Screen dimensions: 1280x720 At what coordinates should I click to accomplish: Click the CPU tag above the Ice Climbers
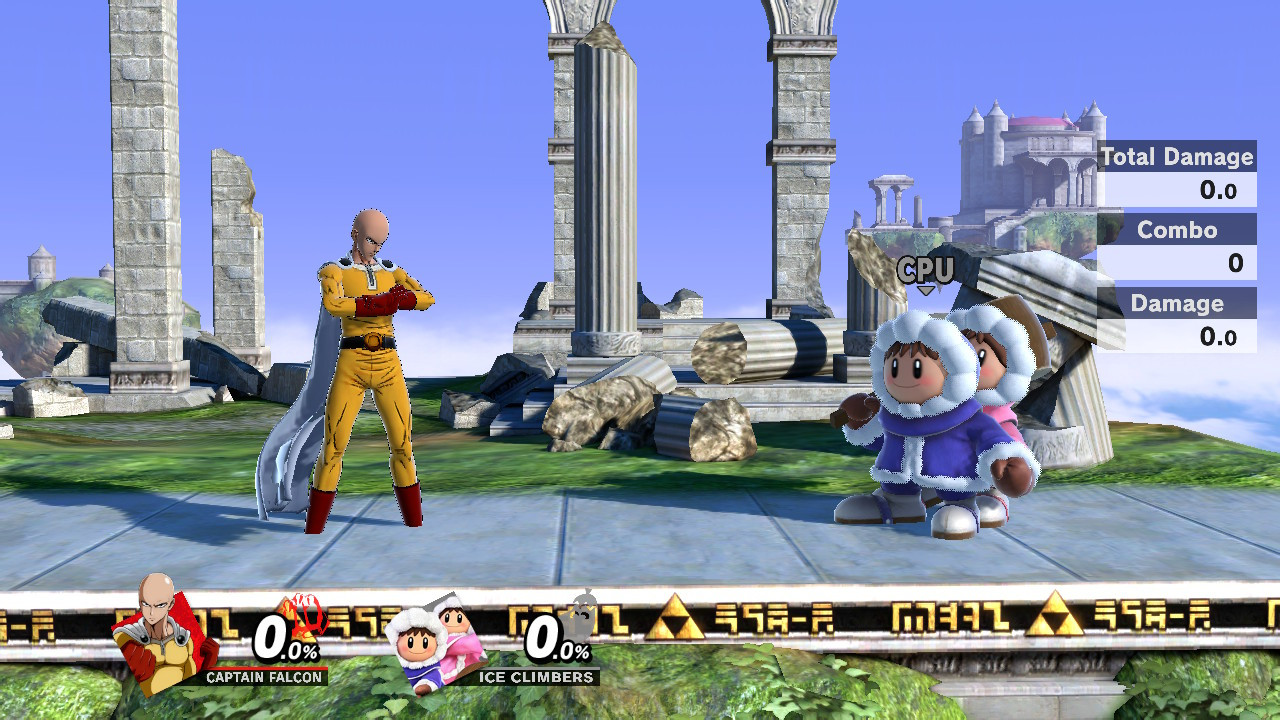click(925, 267)
